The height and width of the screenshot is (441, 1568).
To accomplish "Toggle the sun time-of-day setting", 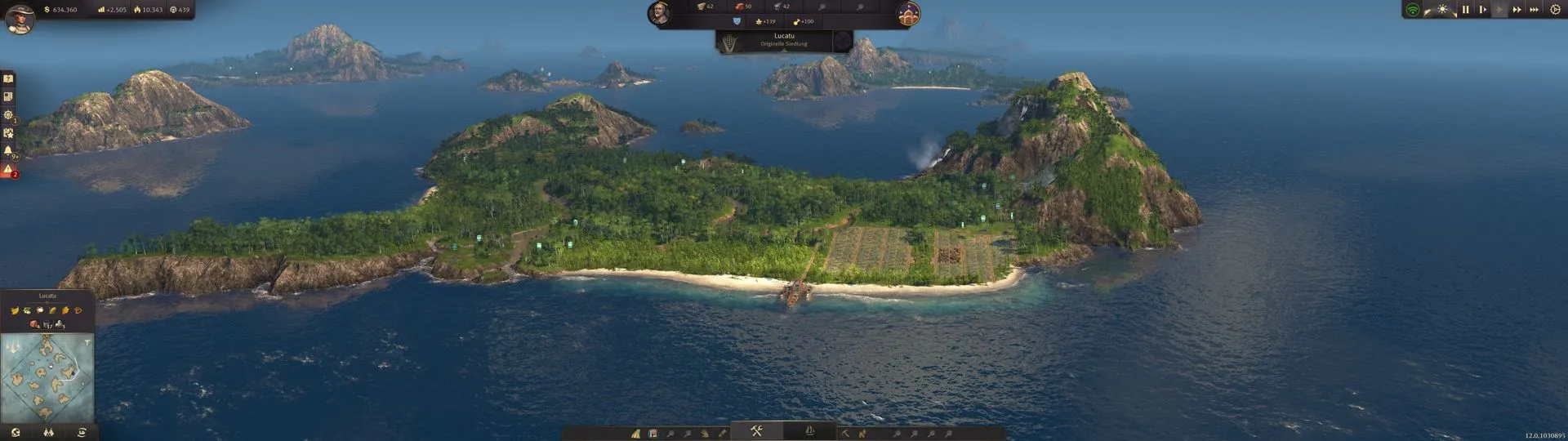I will pos(1443,10).
